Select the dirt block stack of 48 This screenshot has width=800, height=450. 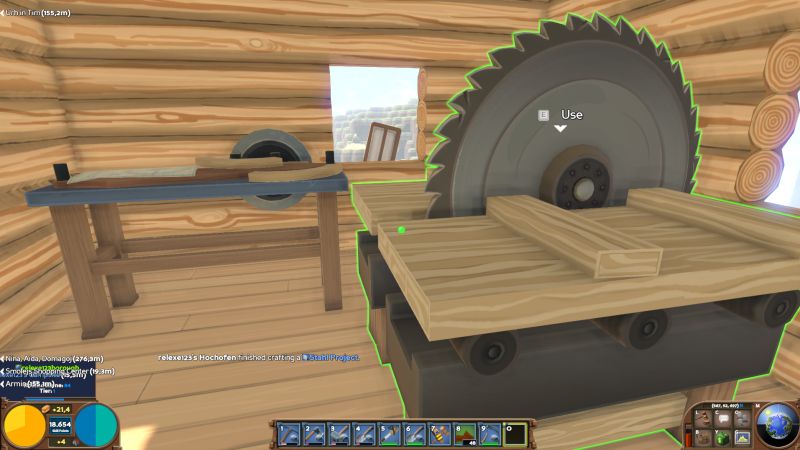(x=464, y=434)
